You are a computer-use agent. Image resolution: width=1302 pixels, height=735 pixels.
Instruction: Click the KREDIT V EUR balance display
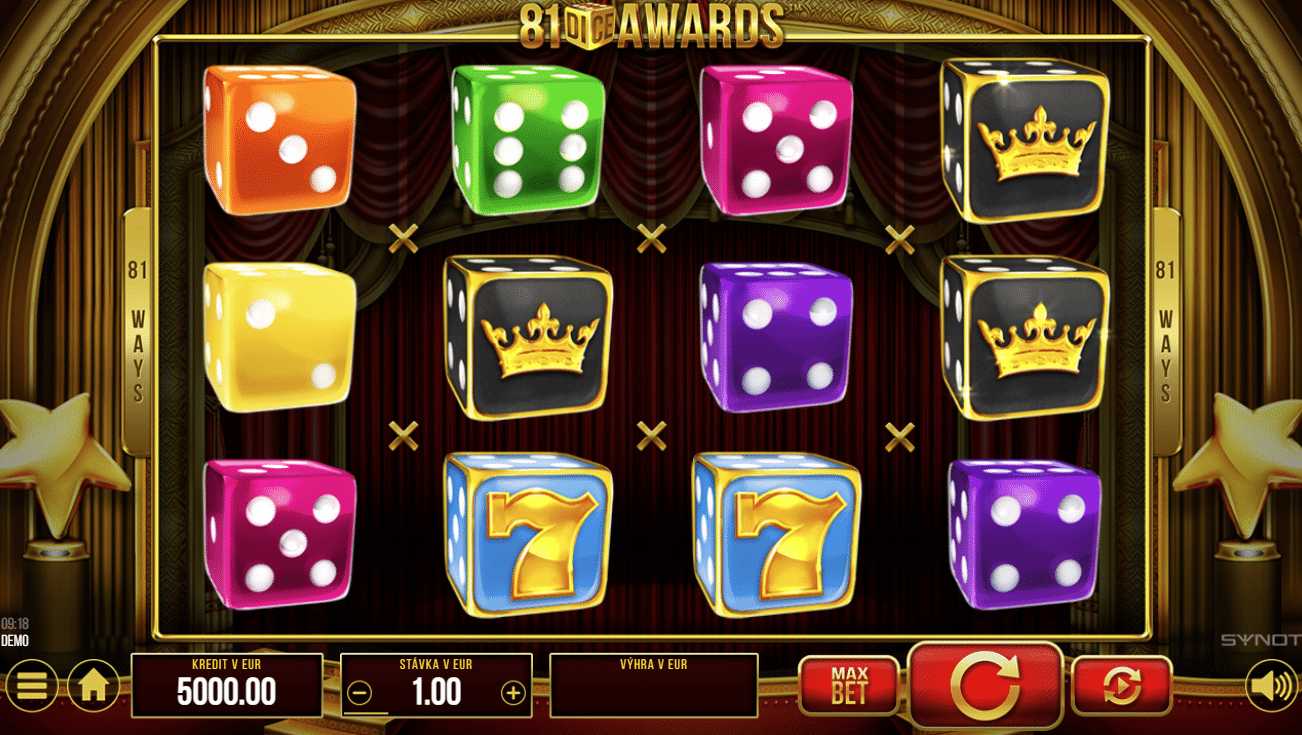coord(225,685)
